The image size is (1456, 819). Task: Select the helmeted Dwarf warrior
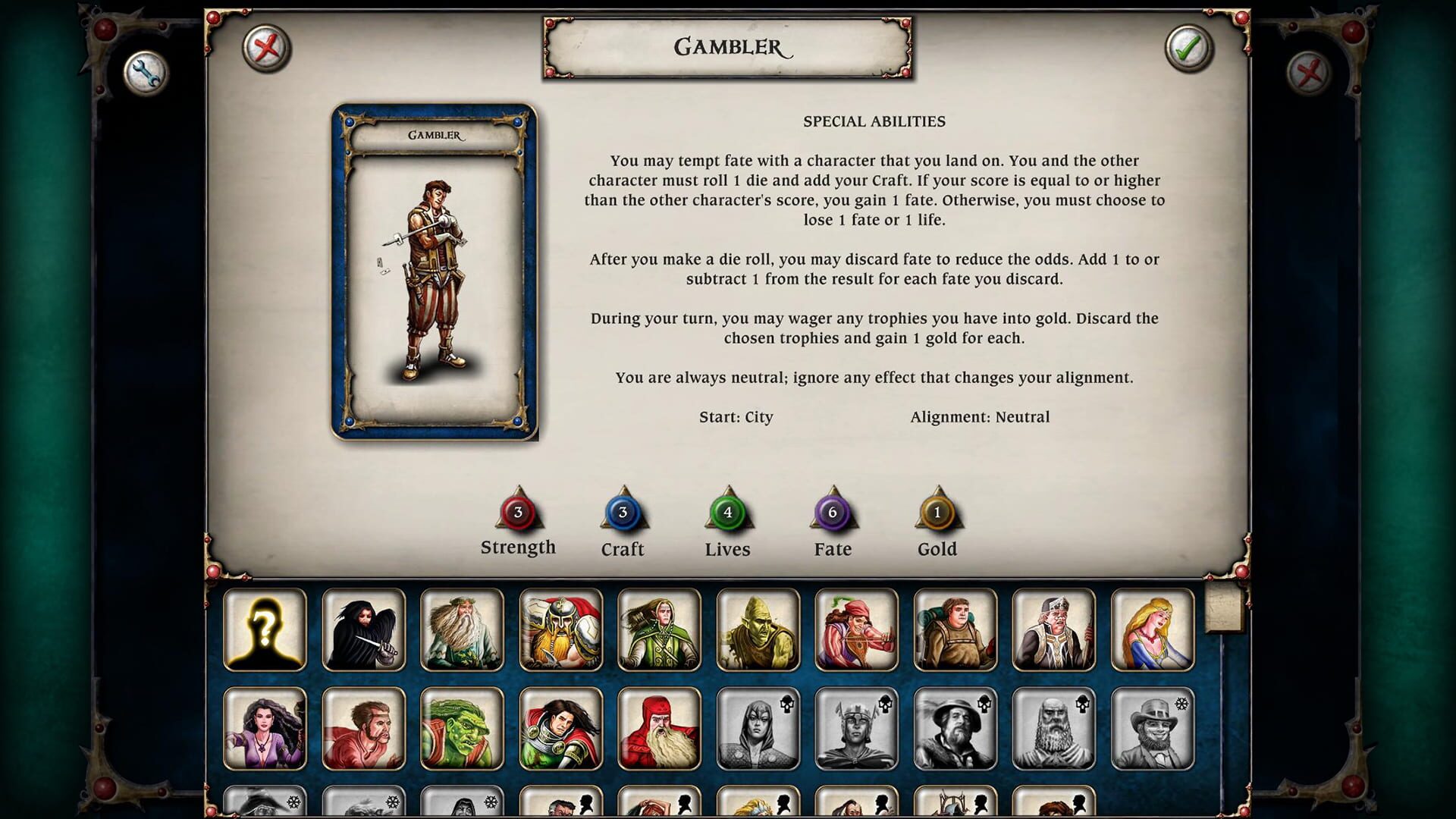(560, 630)
